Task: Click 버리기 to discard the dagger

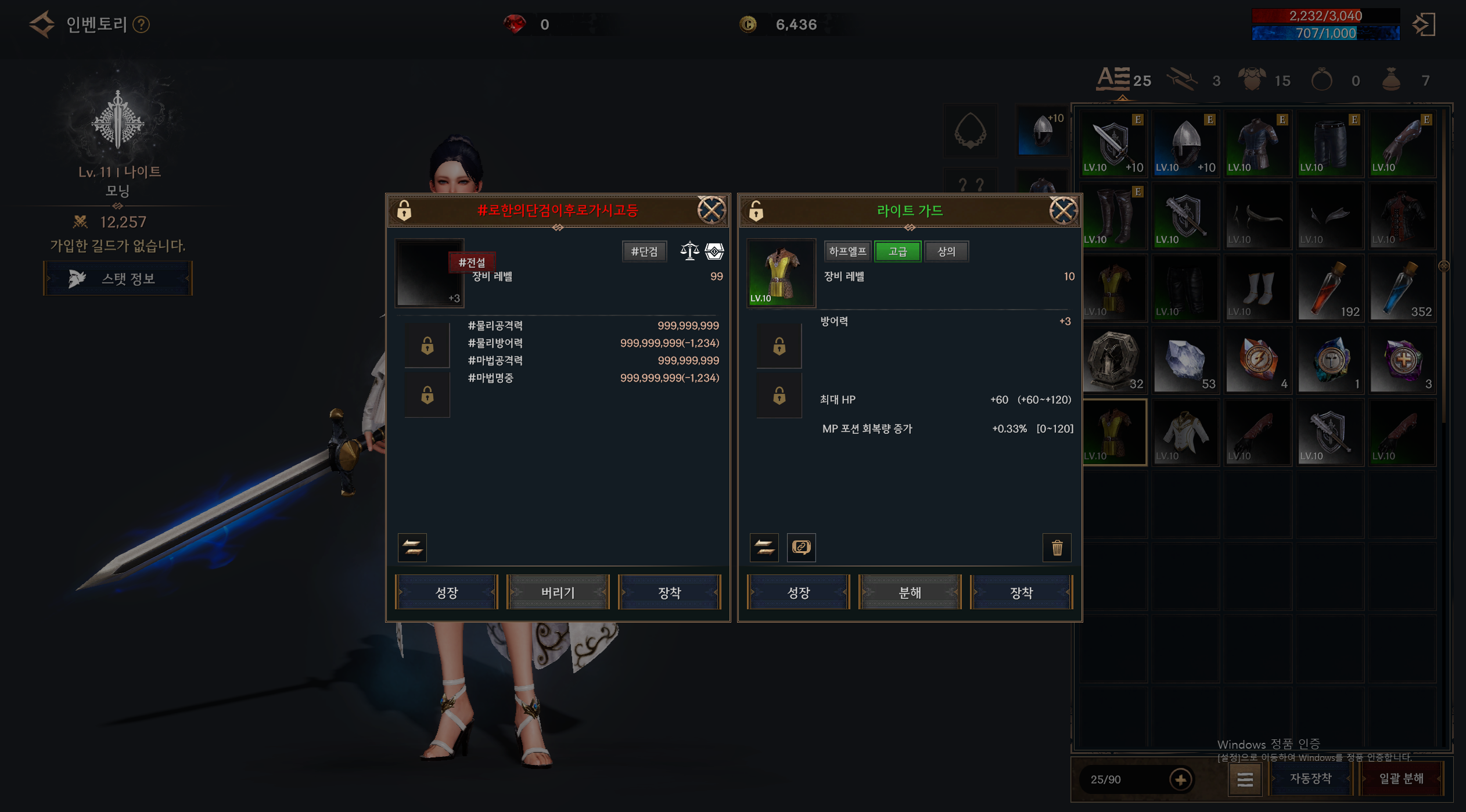Action: click(558, 592)
